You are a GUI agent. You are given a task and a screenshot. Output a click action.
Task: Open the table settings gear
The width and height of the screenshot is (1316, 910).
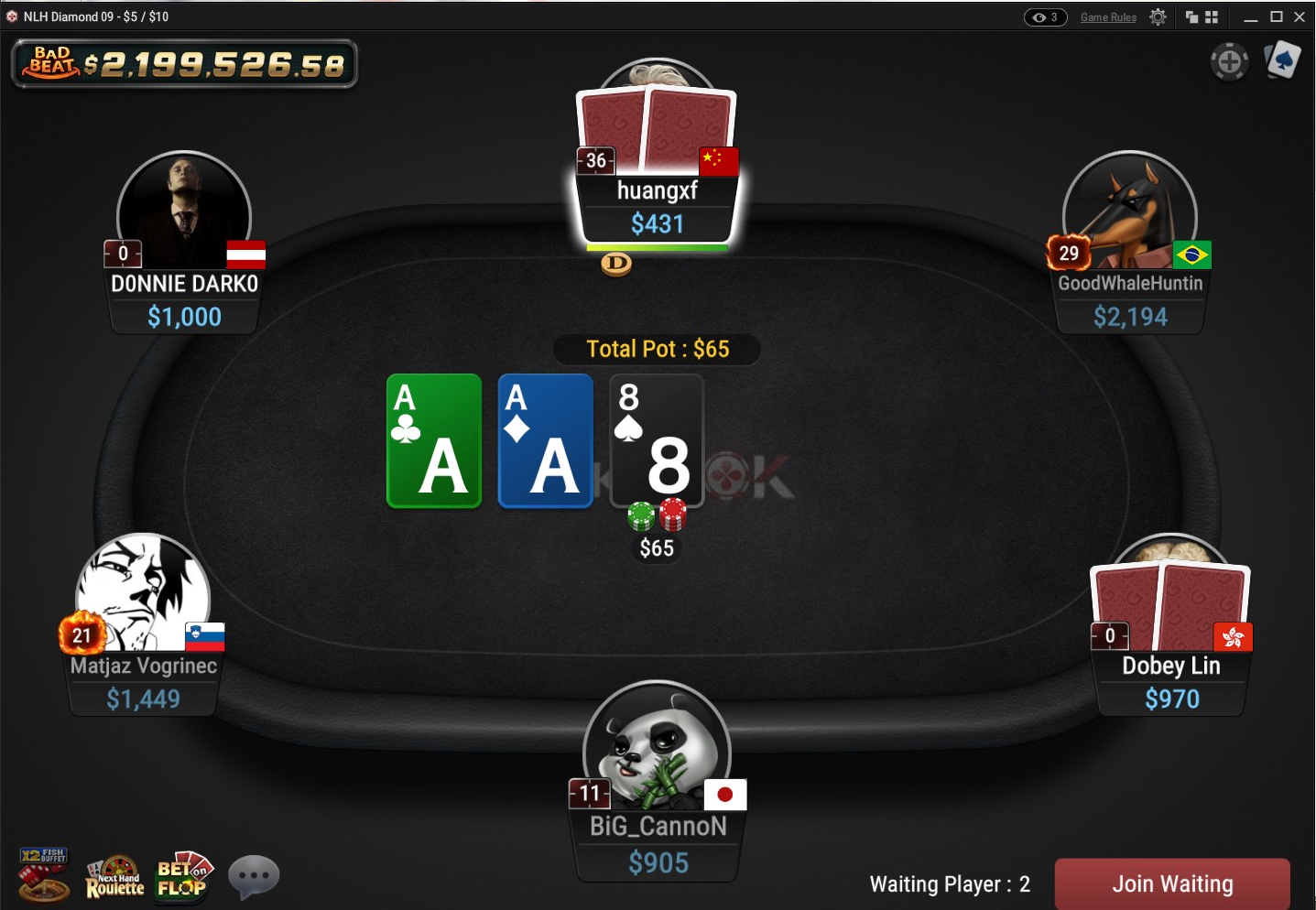pos(1157,16)
